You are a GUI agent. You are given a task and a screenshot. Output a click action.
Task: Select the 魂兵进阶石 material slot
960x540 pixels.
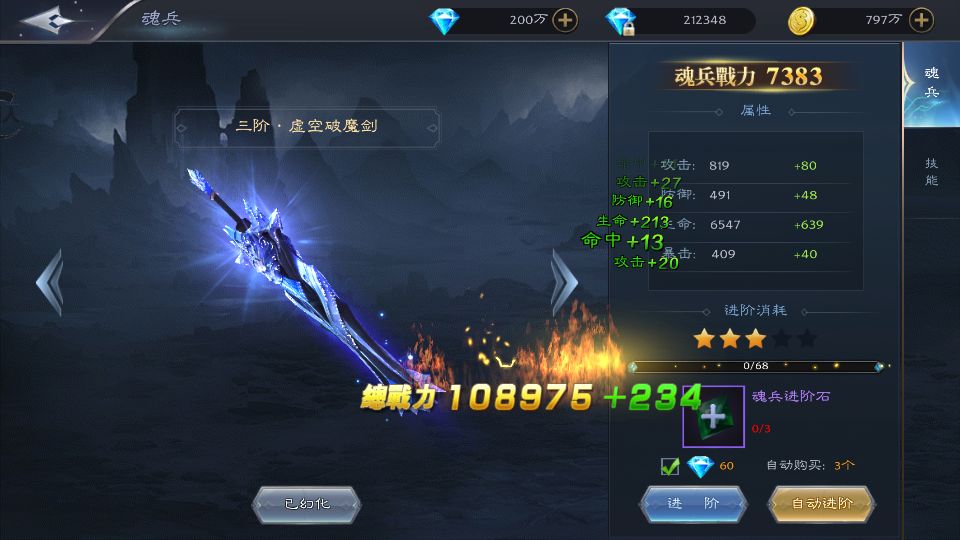point(713,416)
